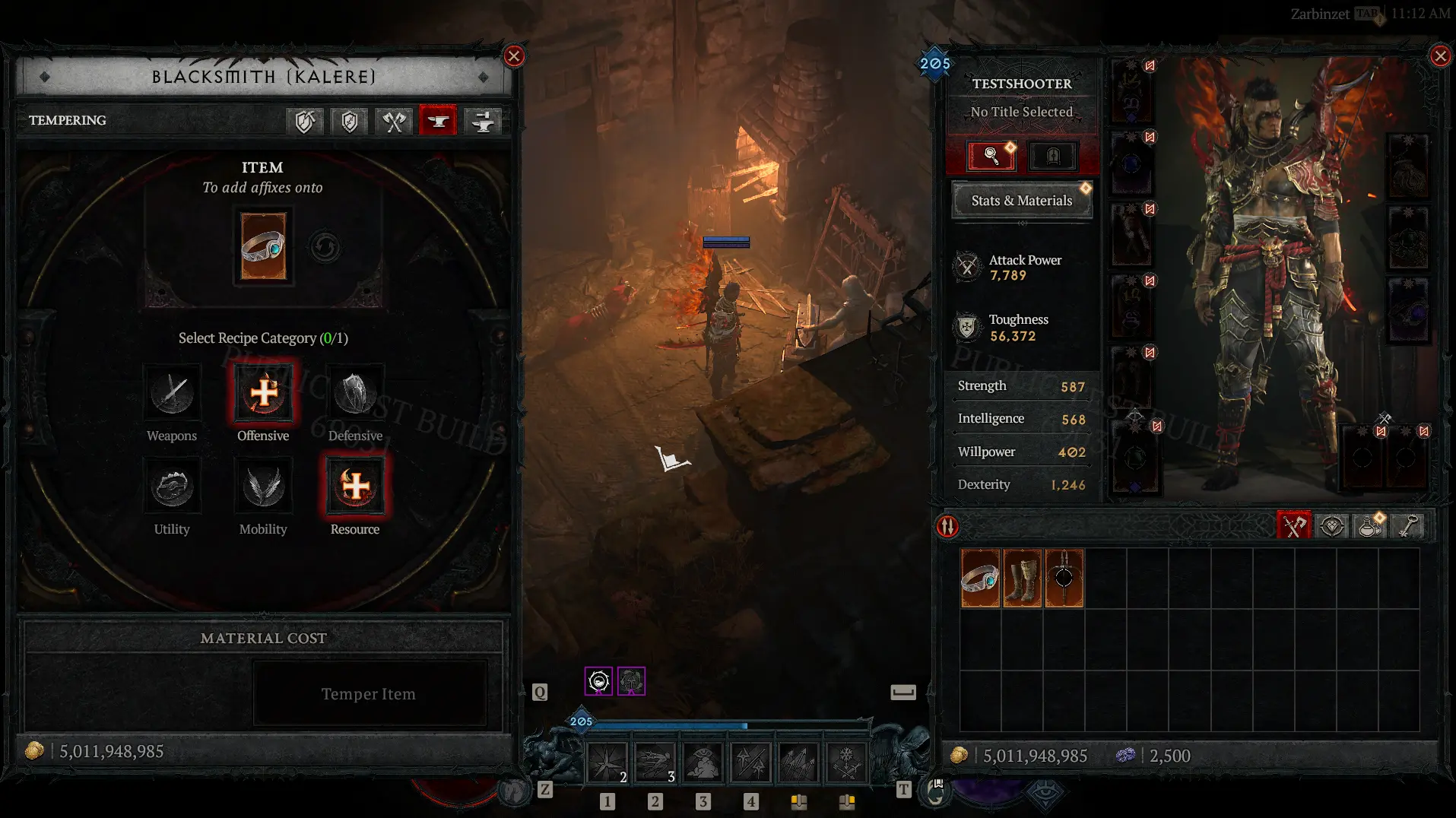This screenshot has width=1456, height=818.
Task: Open the Gems inventory tab icon
Action: (1332, 525)
